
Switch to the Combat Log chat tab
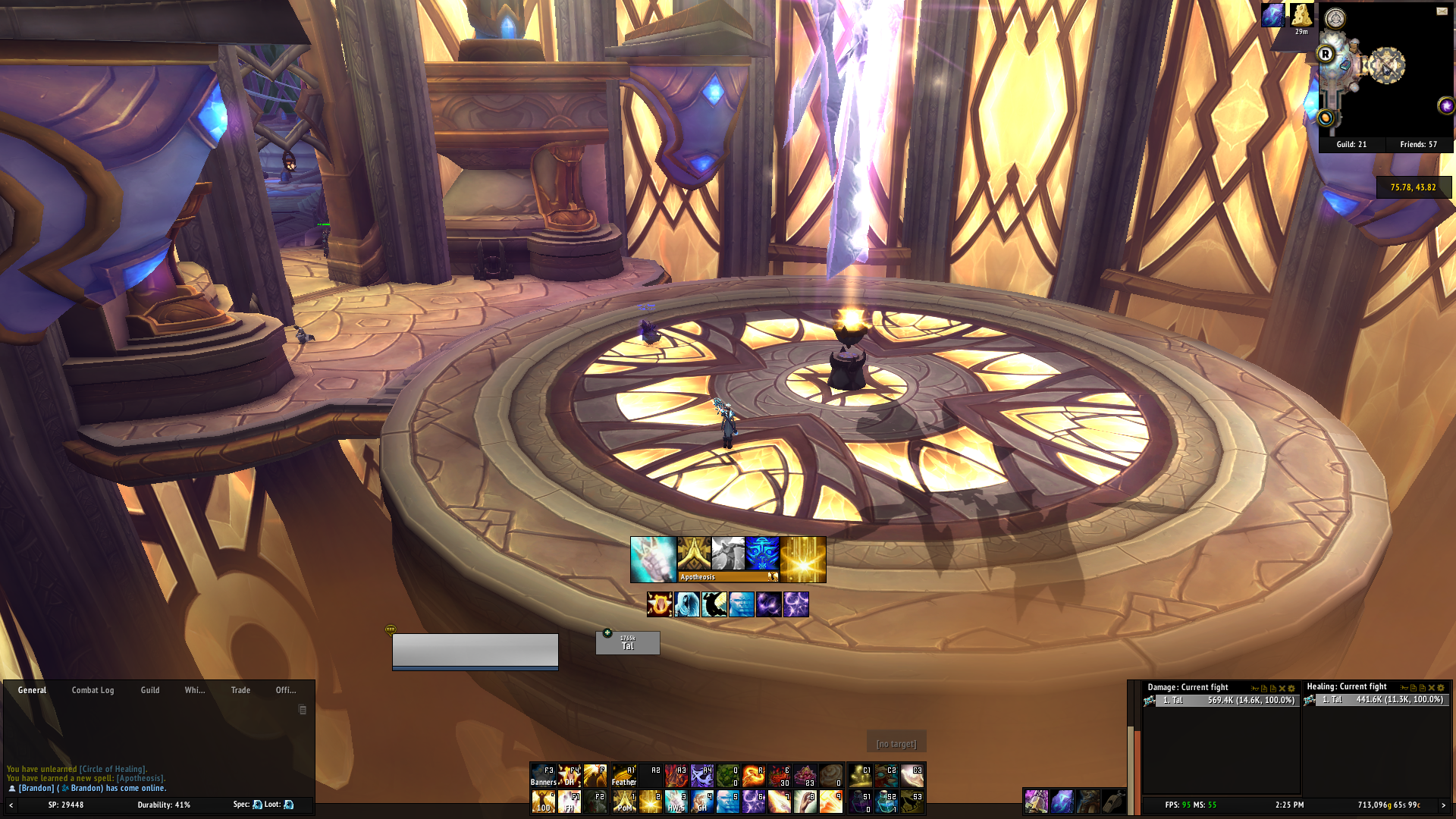[93, 690]
